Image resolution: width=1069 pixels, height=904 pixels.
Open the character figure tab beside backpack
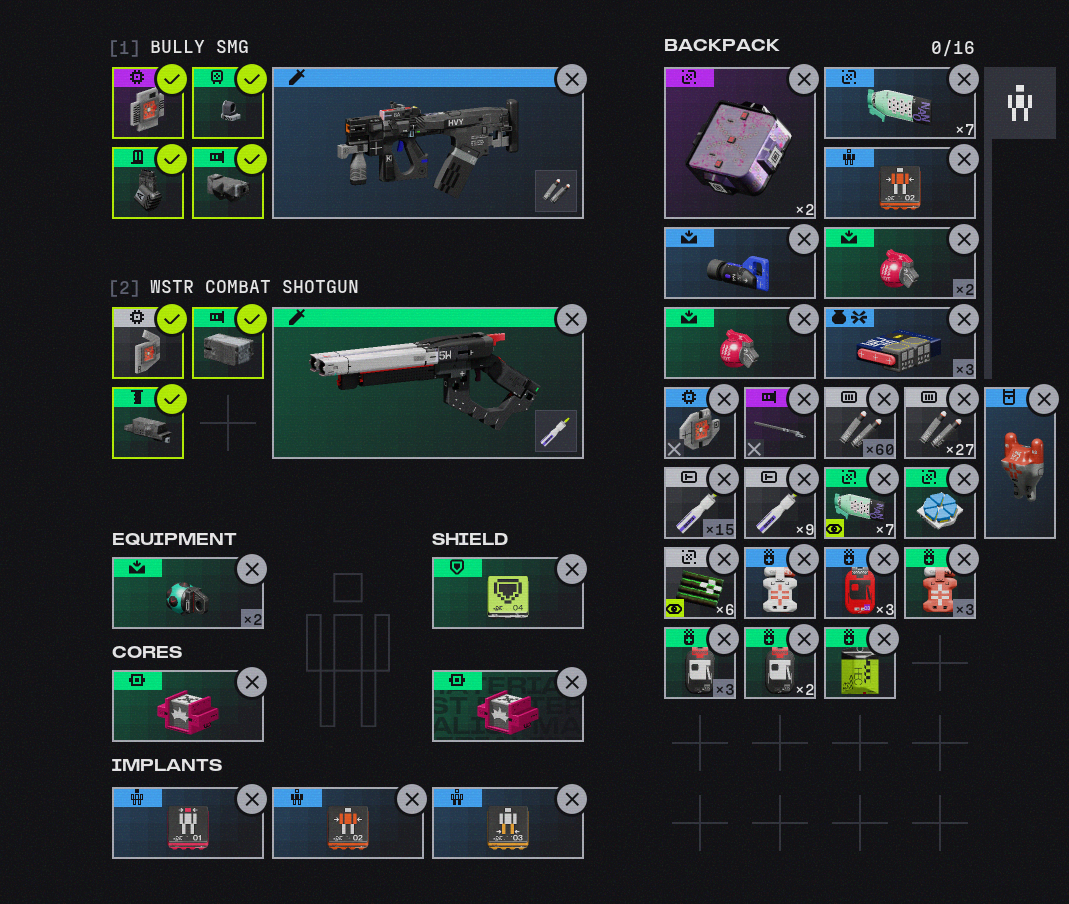(1019, 103)
